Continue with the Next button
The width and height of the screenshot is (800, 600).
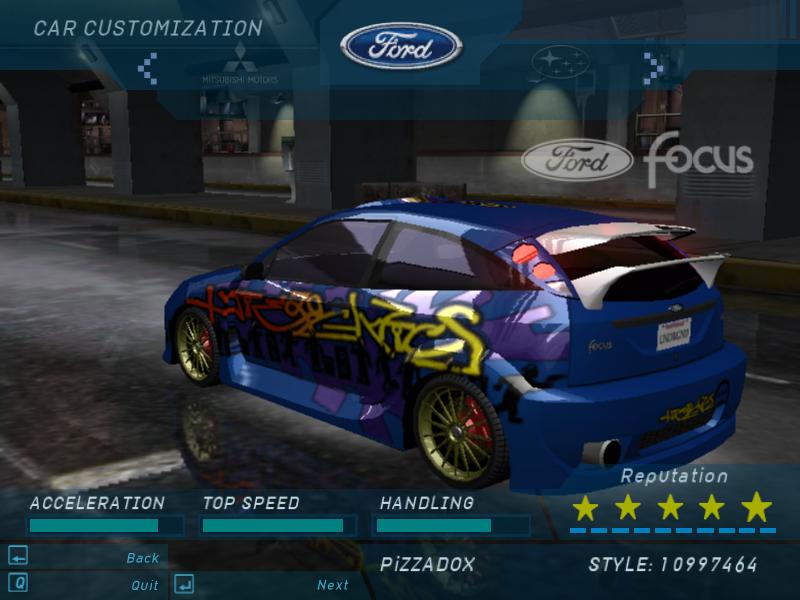tap(333, 585)
